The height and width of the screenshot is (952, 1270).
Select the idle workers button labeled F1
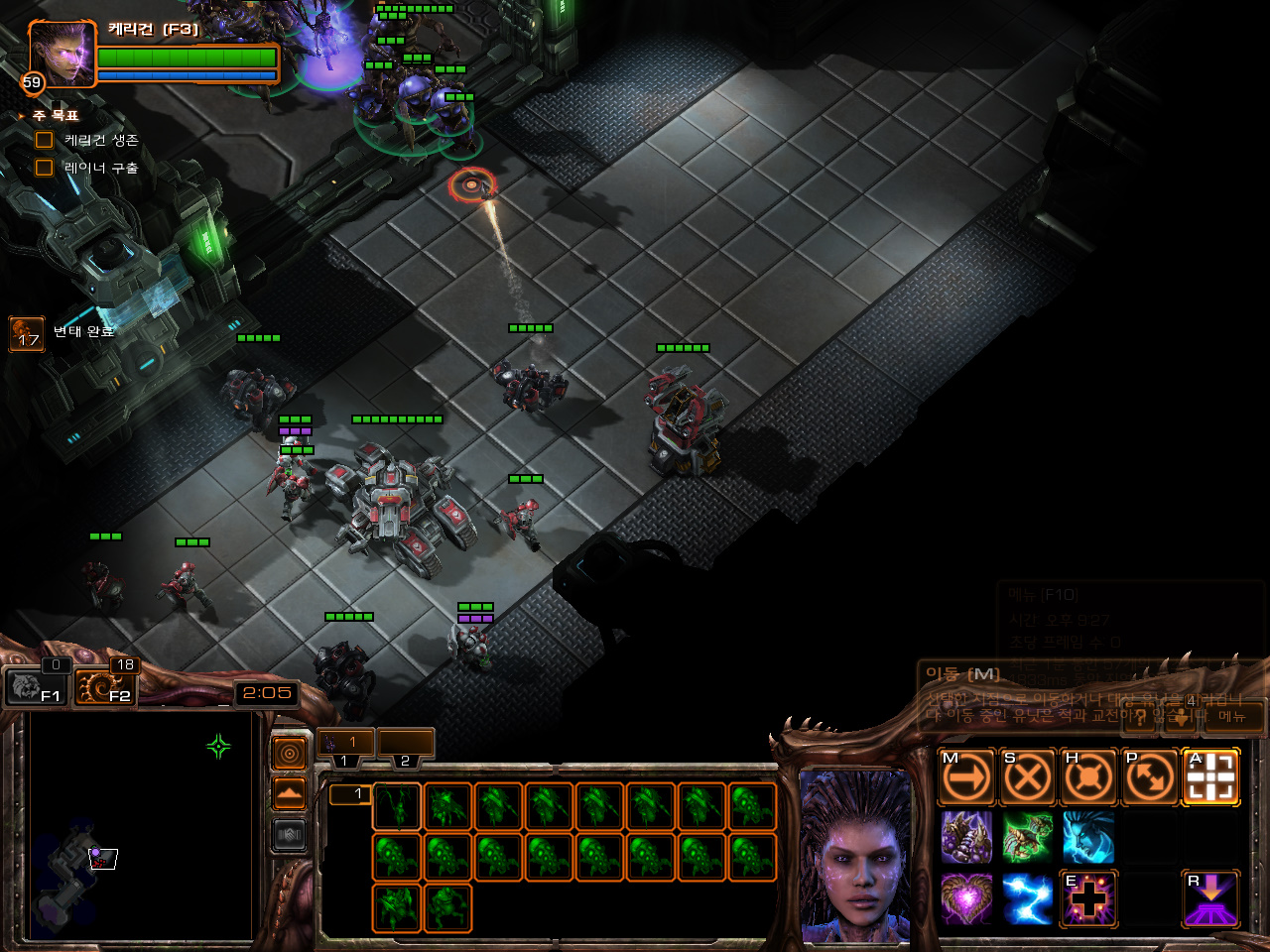coord(36,686)
